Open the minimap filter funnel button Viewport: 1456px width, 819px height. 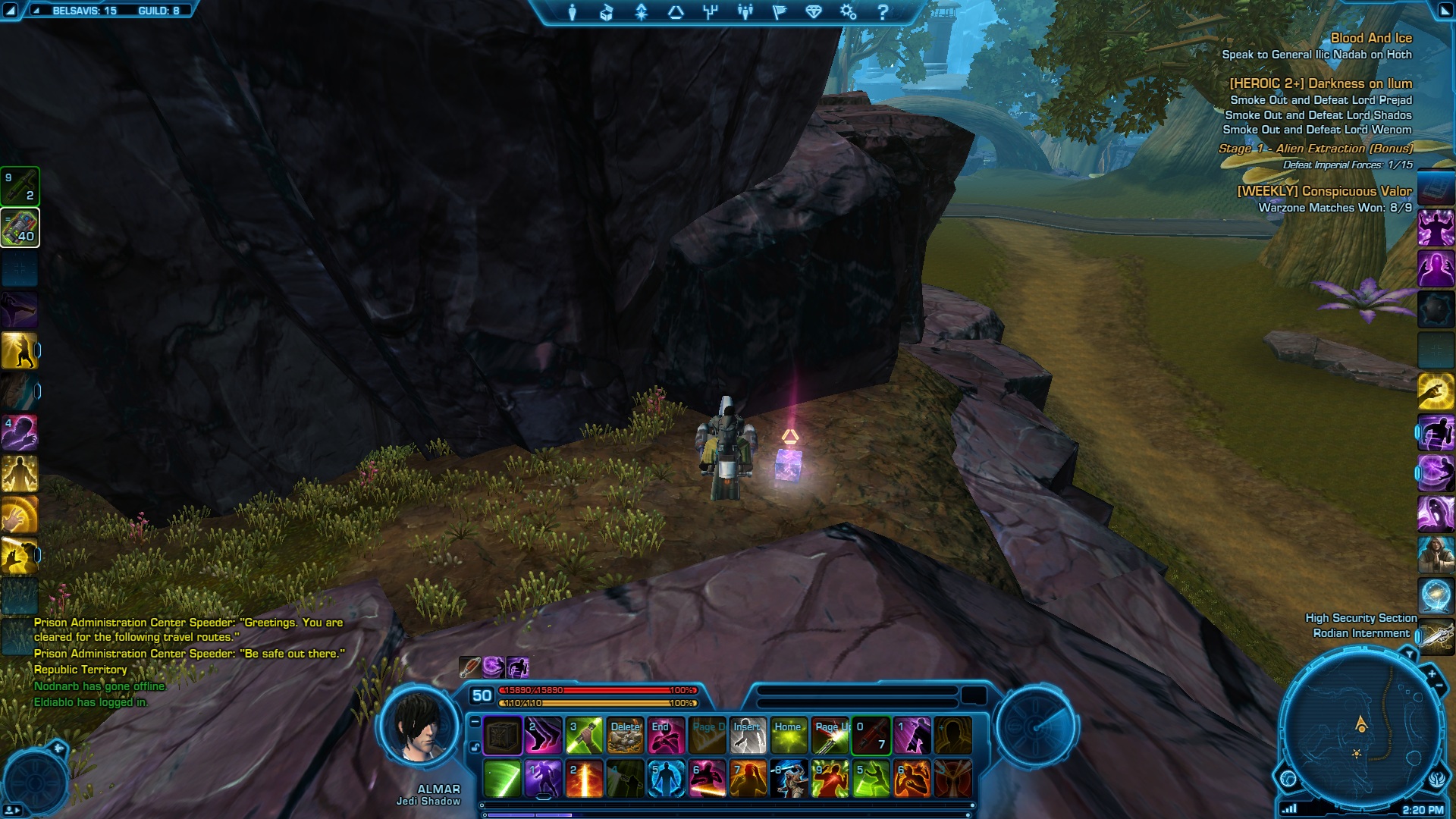[1409, 654]
